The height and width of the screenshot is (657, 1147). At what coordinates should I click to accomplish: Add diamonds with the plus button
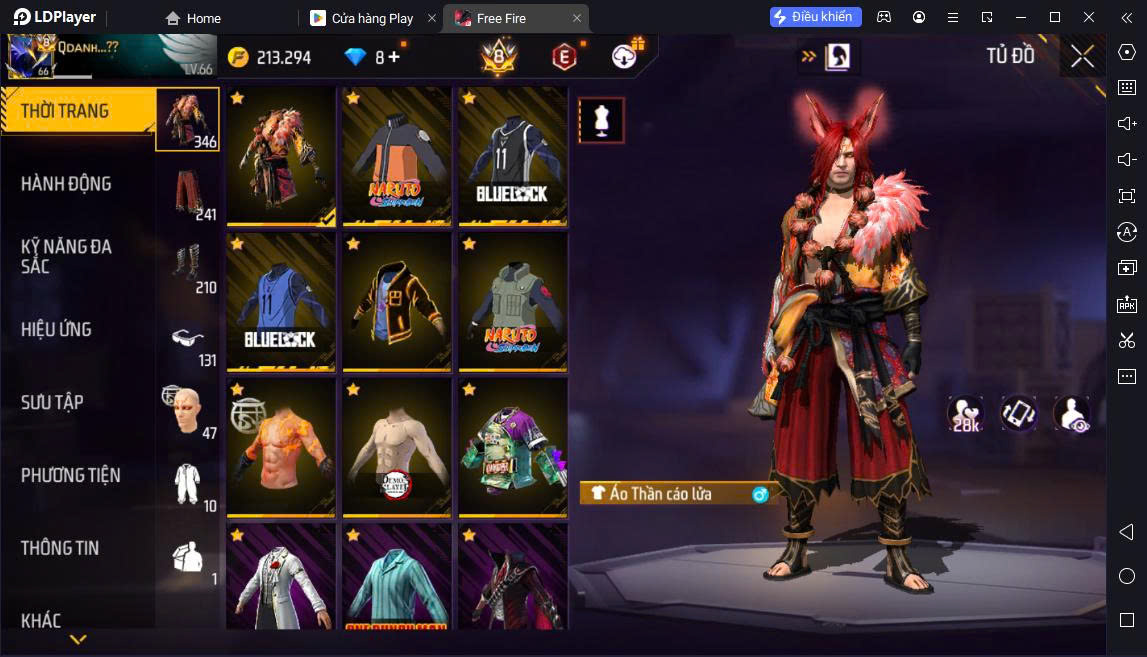(x=394, y=57)
